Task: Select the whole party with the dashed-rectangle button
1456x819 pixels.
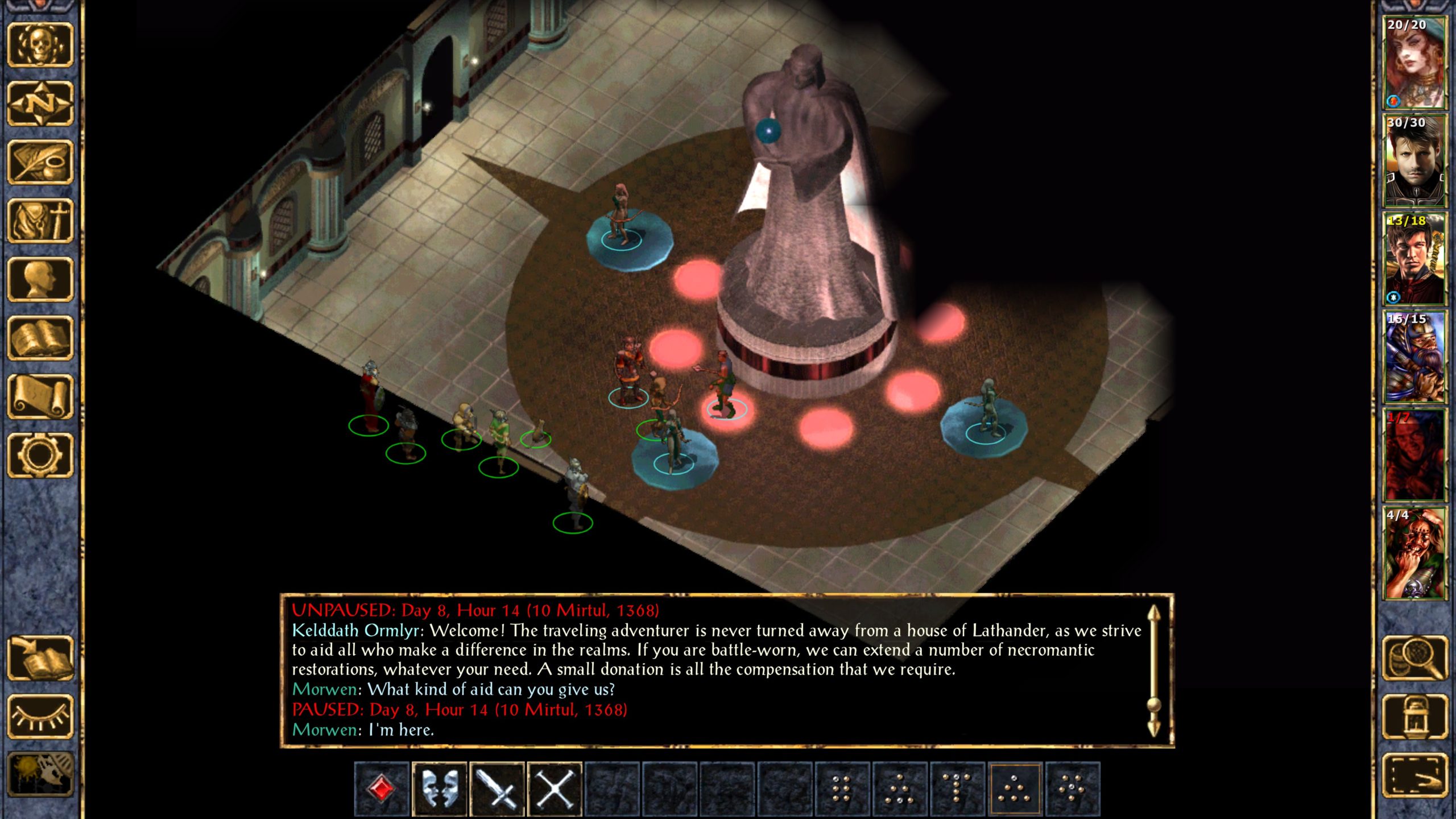Action: pos(1414,775)
